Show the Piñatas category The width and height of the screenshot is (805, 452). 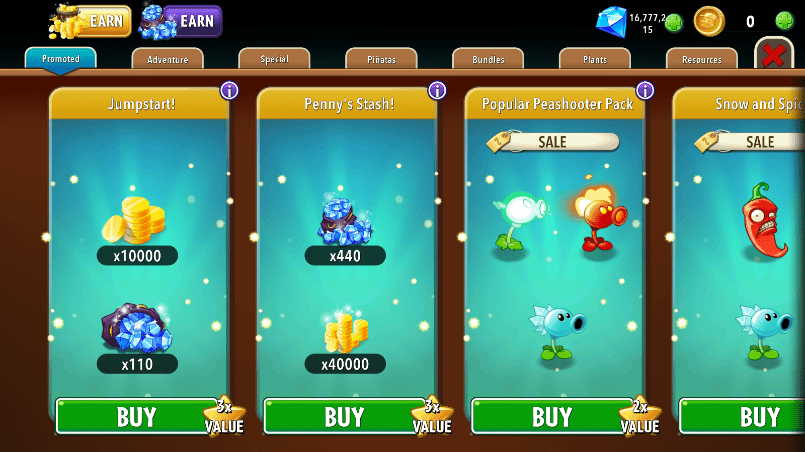[381, 60]
